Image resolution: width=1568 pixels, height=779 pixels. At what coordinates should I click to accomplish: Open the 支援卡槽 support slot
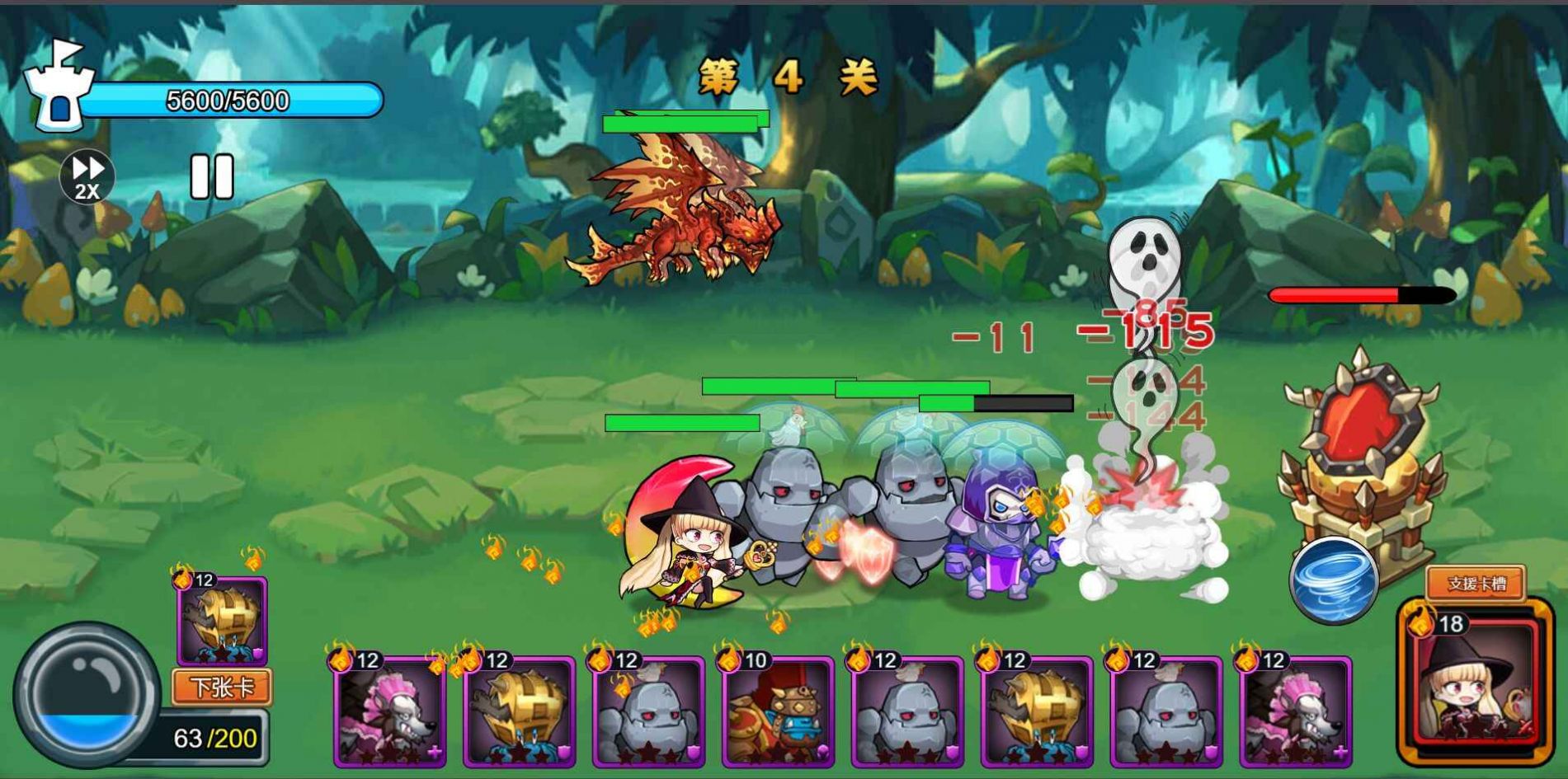point(1476,584)
